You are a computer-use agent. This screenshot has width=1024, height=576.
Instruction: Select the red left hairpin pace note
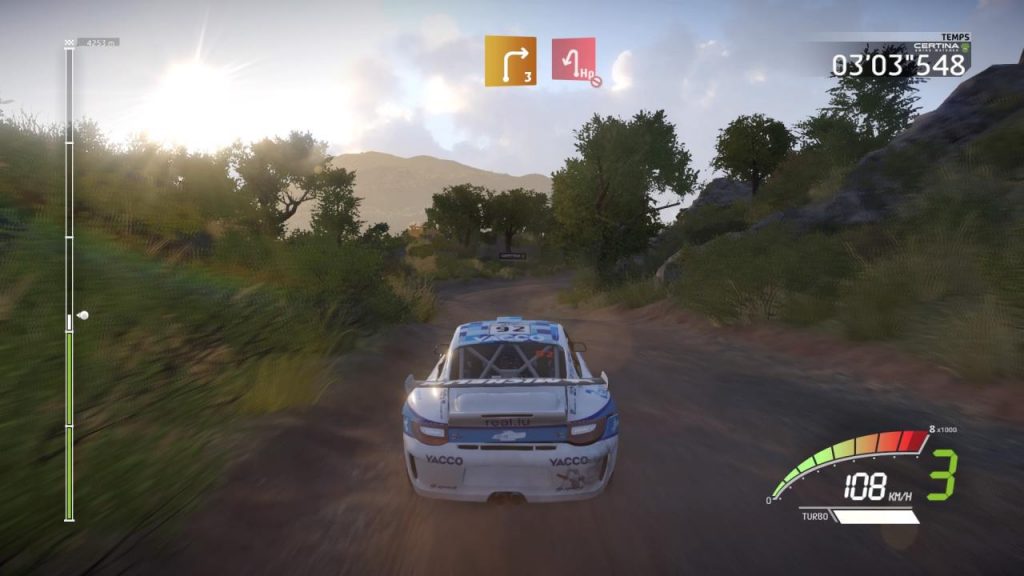coord(574,60)
